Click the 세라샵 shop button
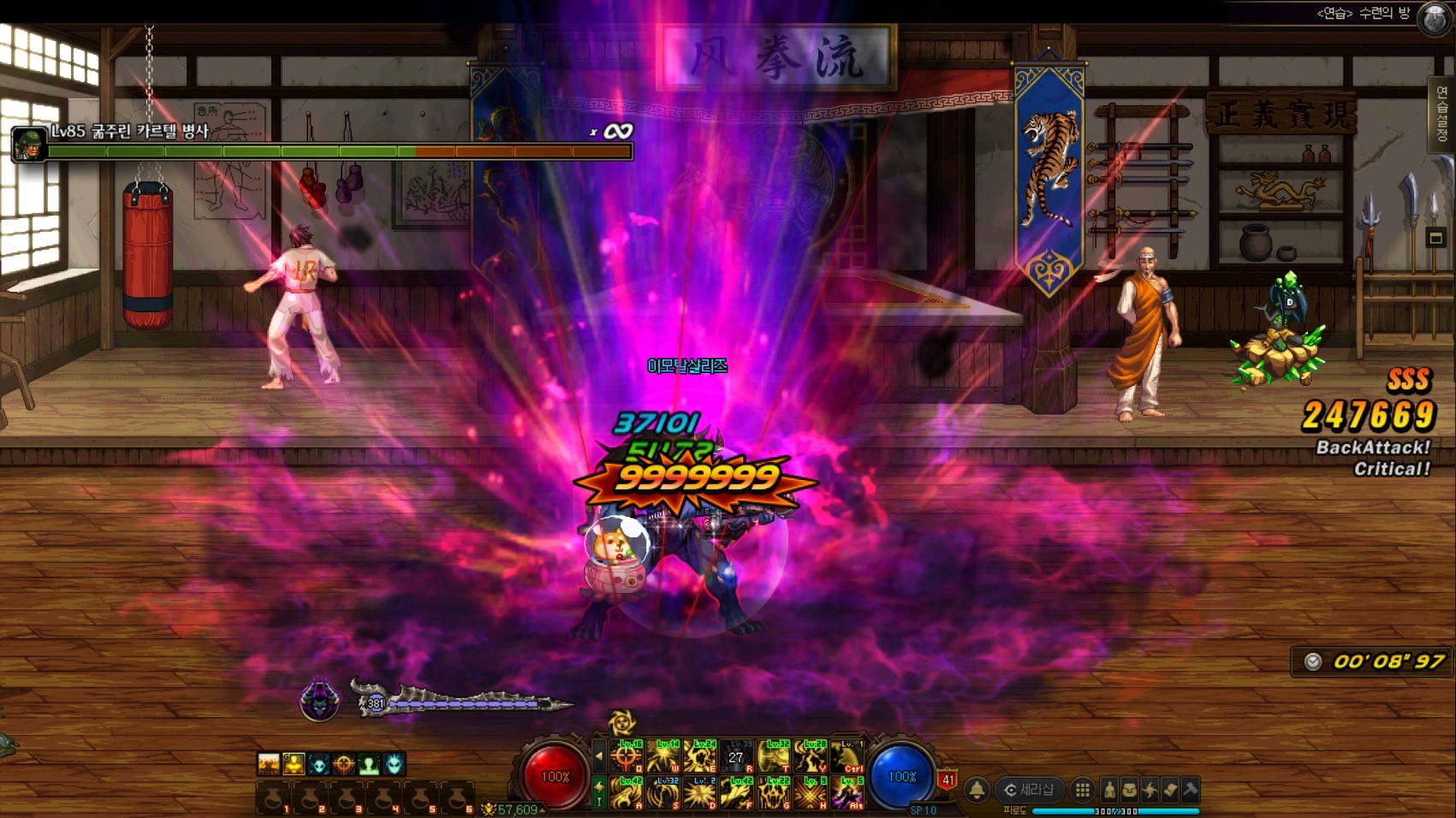Screen dimensions: 1456x818 click(x=1030, y=790)
